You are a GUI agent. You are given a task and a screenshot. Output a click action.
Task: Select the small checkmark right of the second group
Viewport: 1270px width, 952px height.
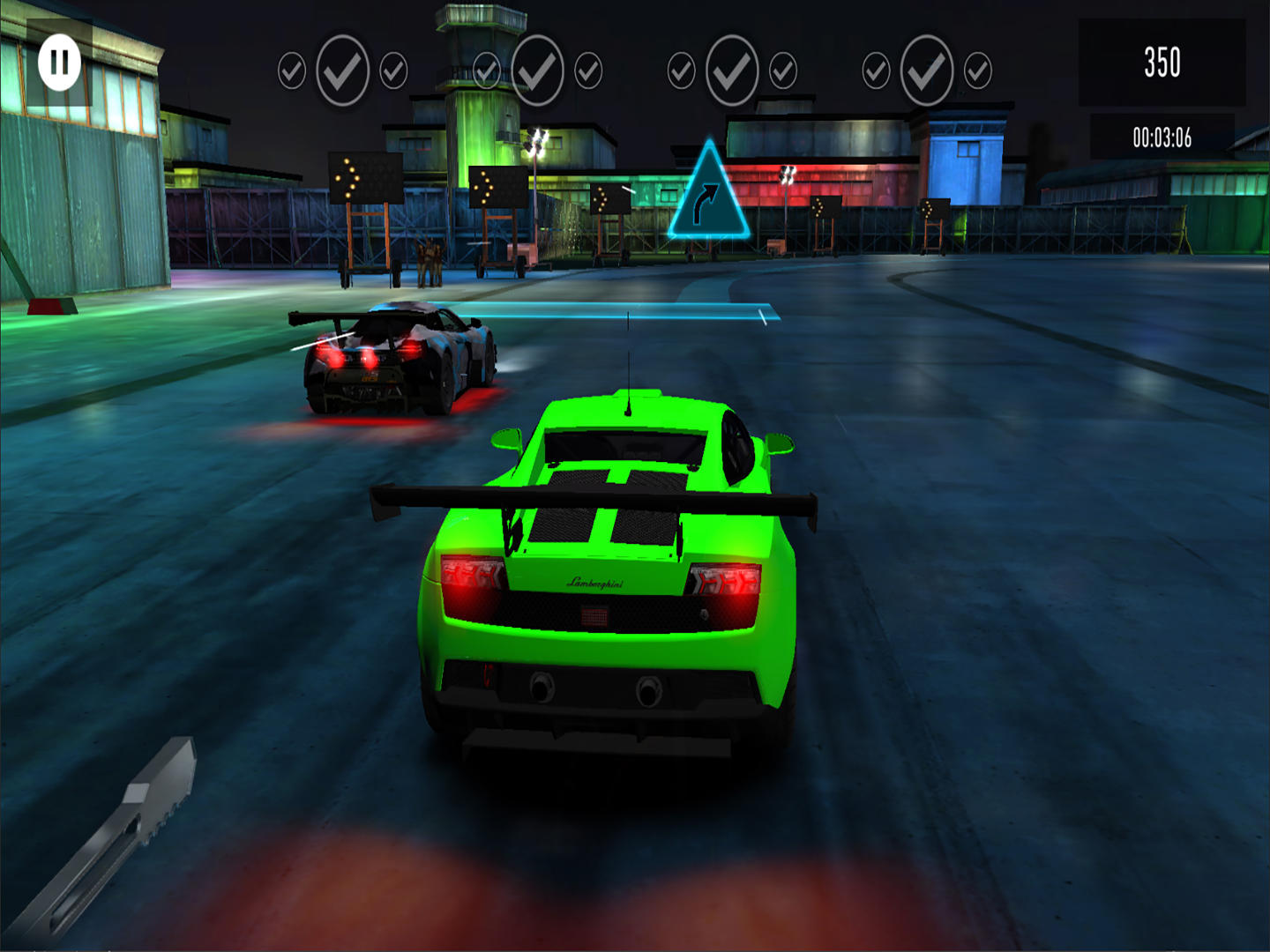click(586, 71)
